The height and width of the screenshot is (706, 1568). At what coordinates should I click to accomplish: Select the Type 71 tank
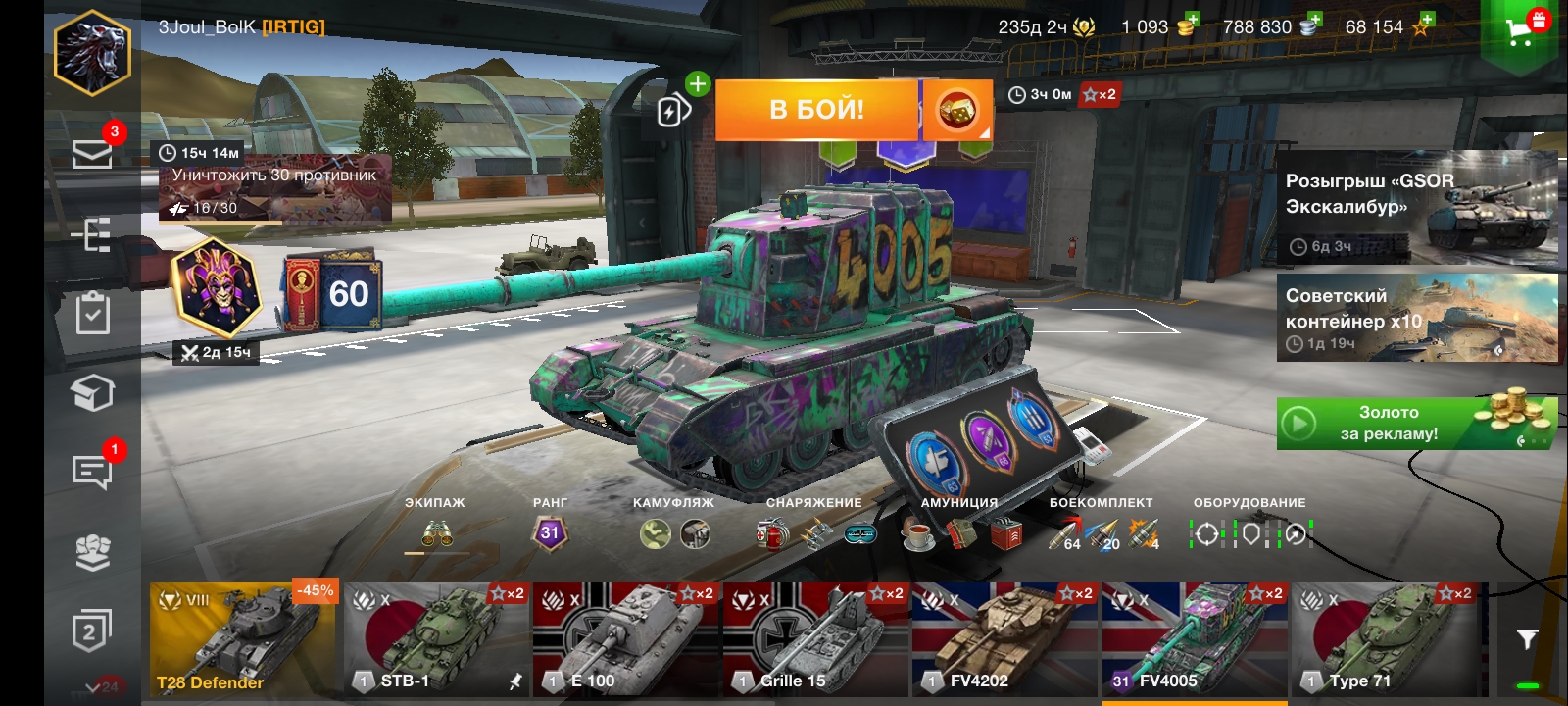point(1384,639)
